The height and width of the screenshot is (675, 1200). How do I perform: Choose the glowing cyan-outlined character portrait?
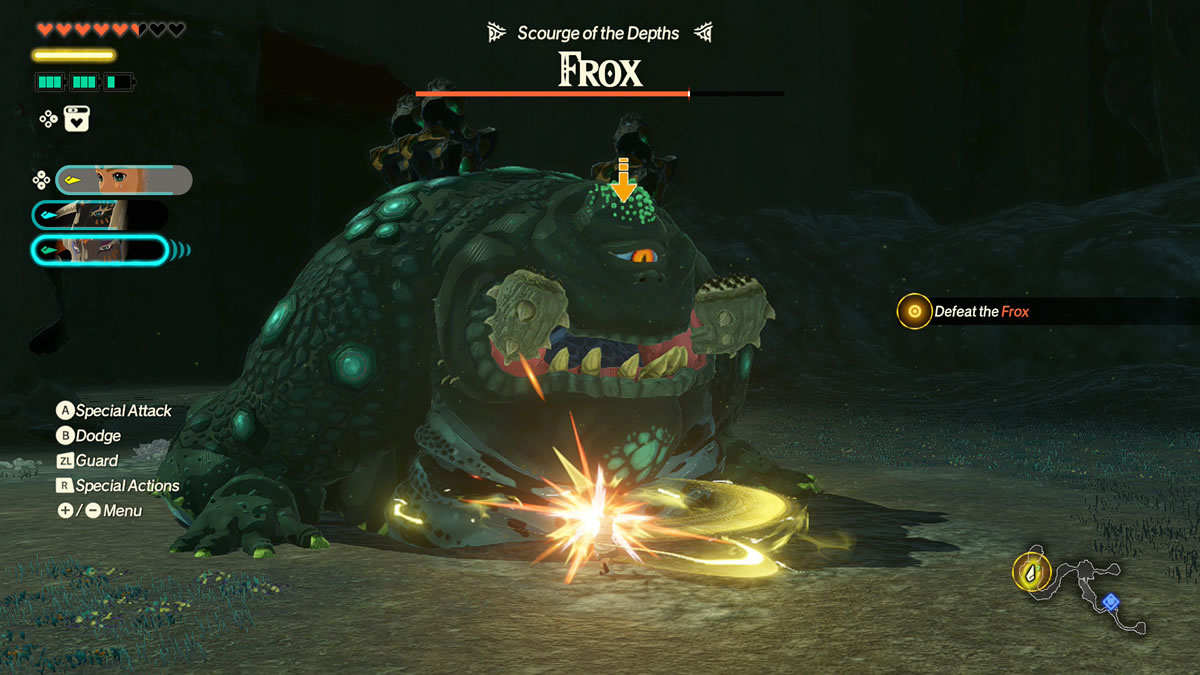(x=100, y=250)
